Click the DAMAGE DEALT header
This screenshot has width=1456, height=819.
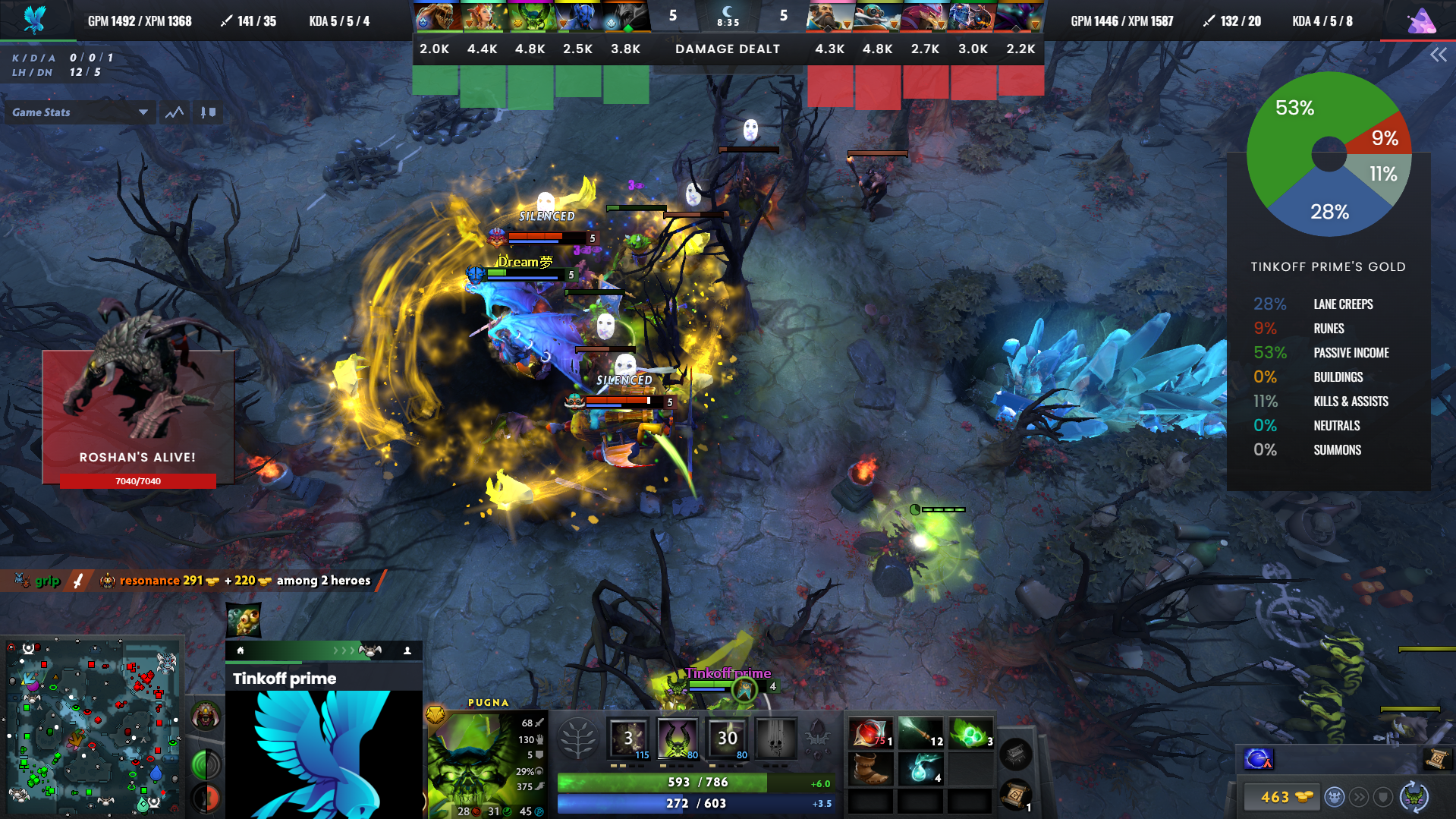point(726,49)
